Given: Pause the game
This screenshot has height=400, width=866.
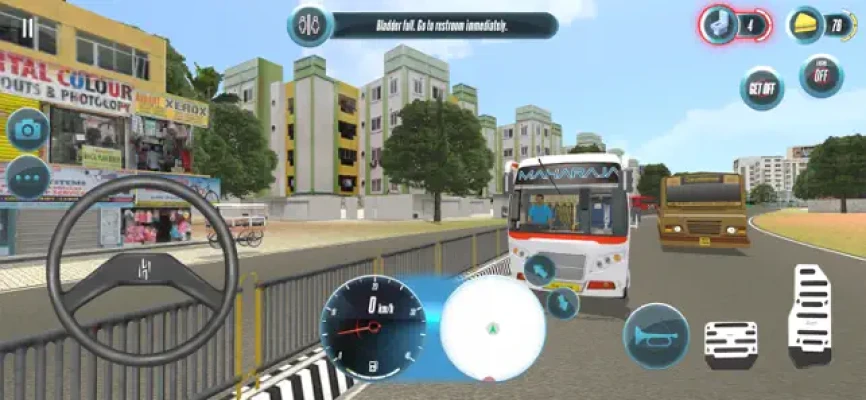Looking at the screenshot, I should (x=26, y=27).
